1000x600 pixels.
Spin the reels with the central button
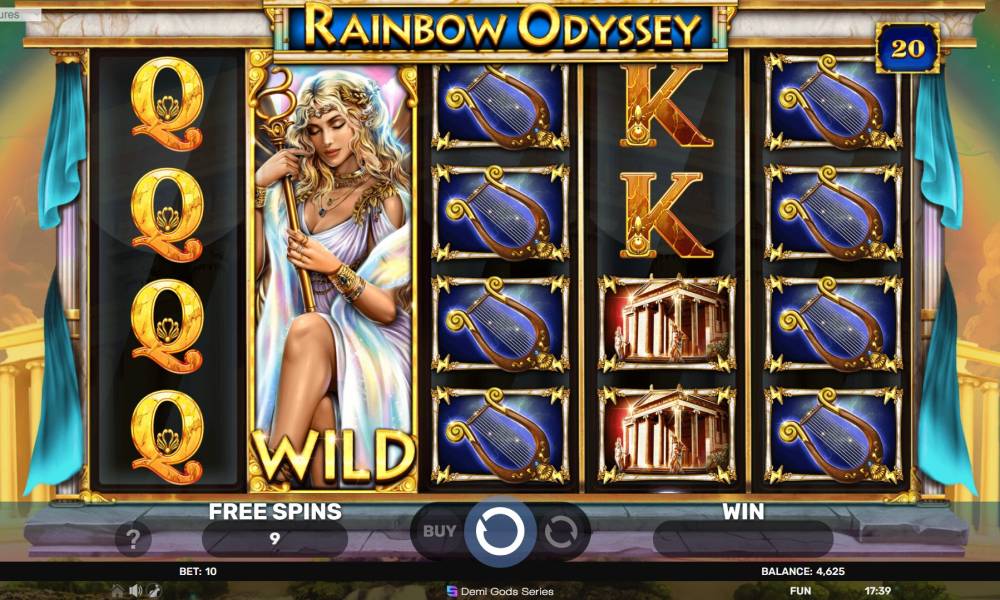click(500, 531)
